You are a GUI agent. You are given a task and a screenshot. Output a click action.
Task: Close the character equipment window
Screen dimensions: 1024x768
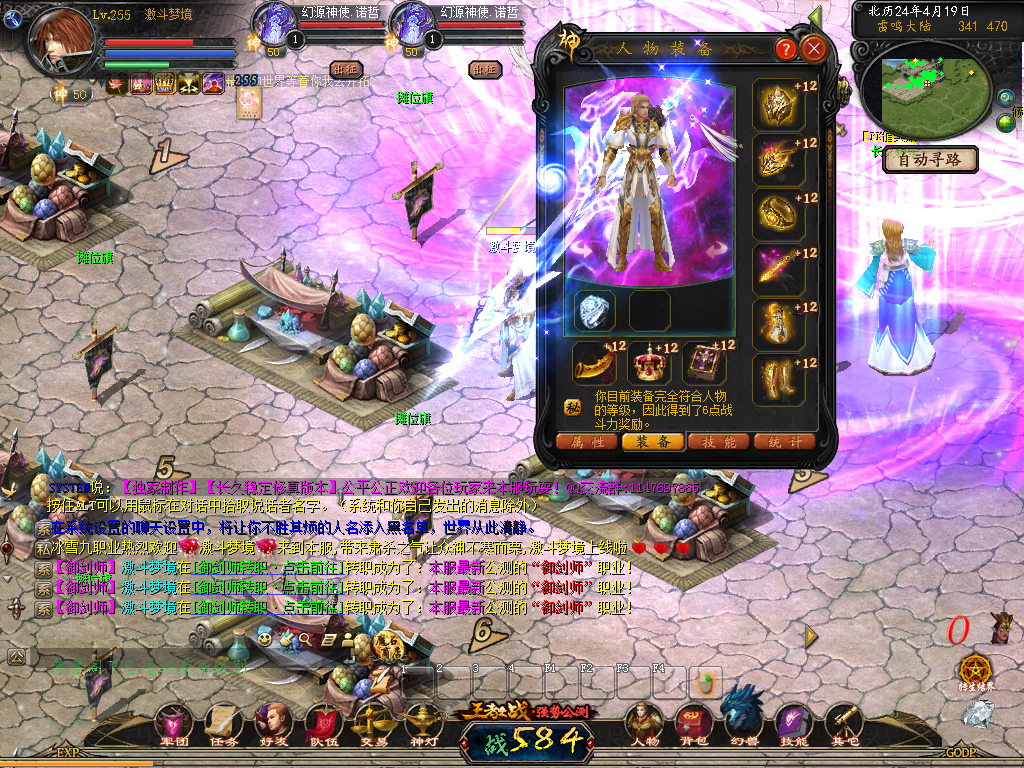coord(814,49)
